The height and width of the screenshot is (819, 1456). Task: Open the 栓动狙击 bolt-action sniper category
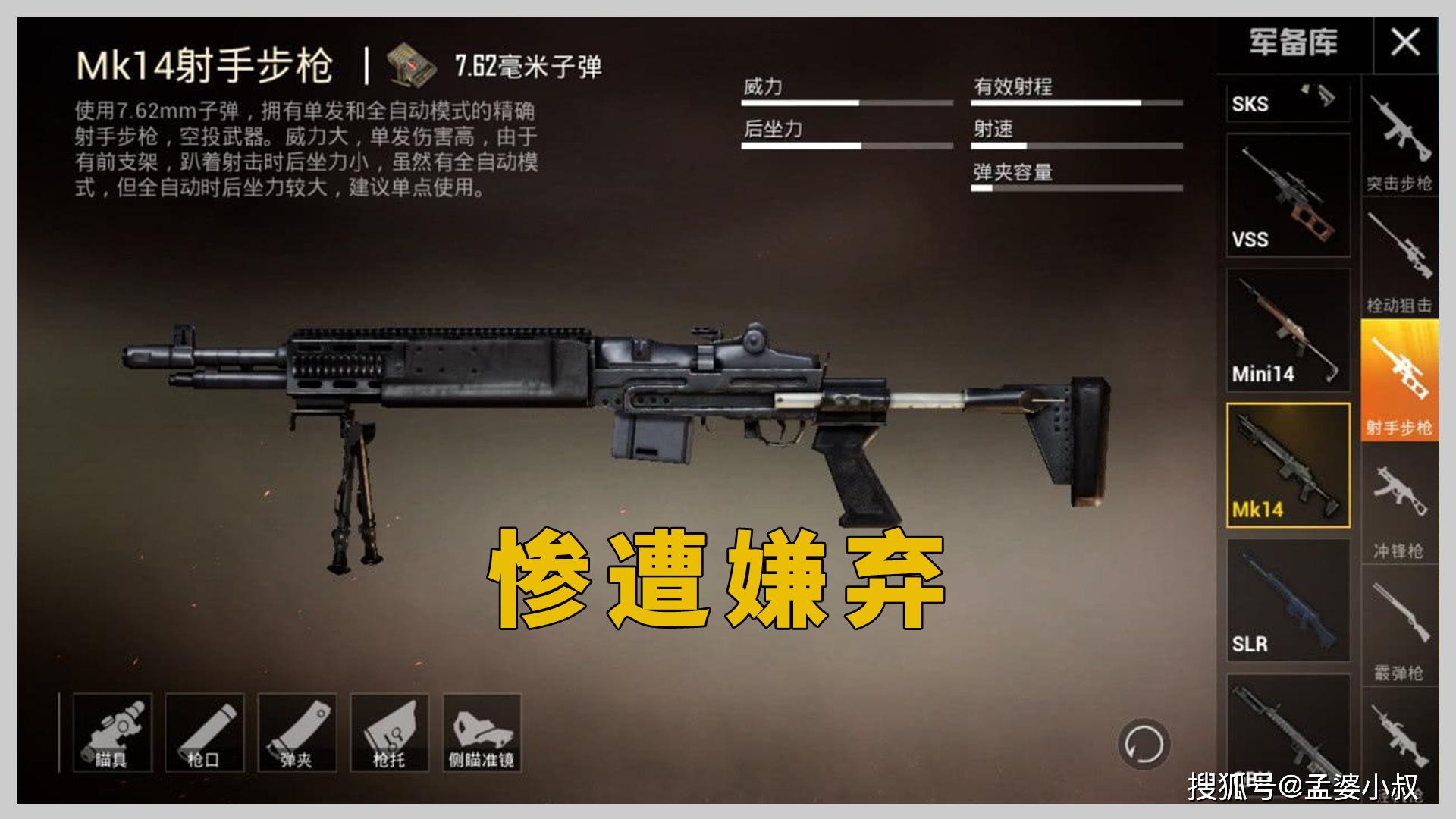click(1402, 262)
